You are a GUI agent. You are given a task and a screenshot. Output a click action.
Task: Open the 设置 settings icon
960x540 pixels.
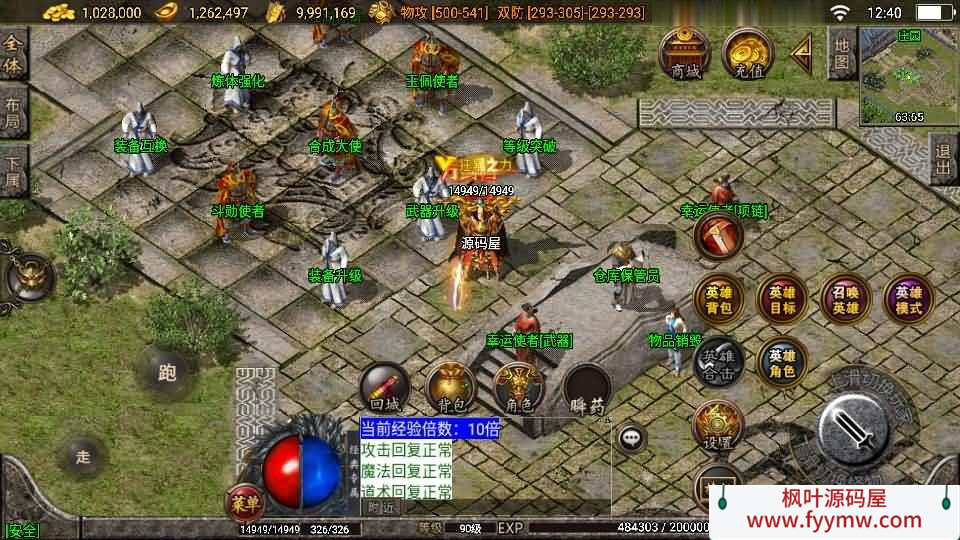pos(719,426)
